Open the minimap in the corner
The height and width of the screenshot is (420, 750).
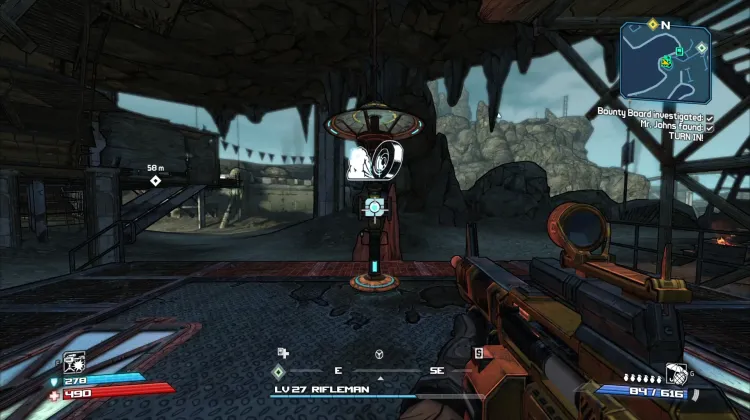tap(665, 60)
